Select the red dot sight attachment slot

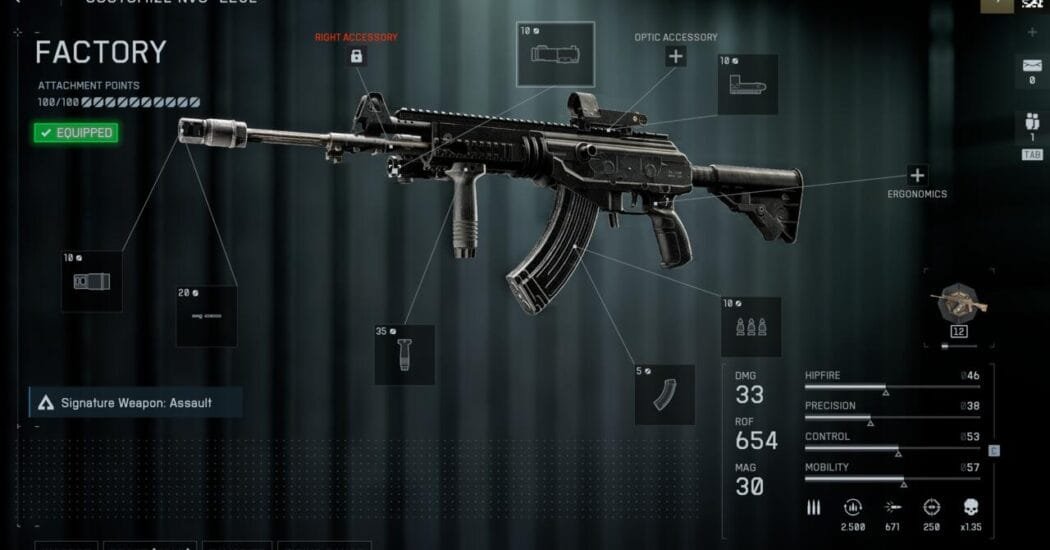tap(748, 84)
